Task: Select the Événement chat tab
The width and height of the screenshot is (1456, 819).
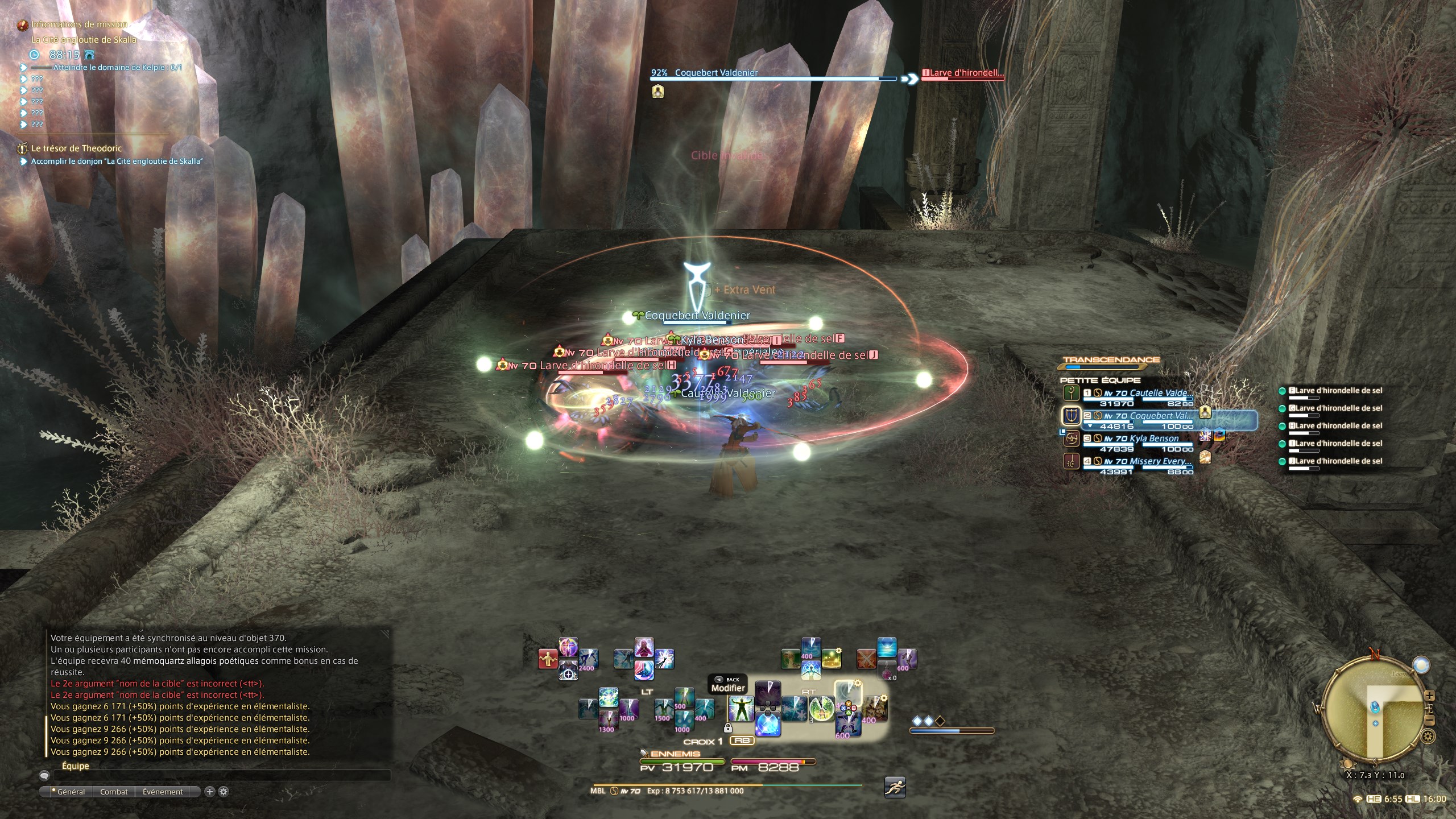Action: click(163, 792)
